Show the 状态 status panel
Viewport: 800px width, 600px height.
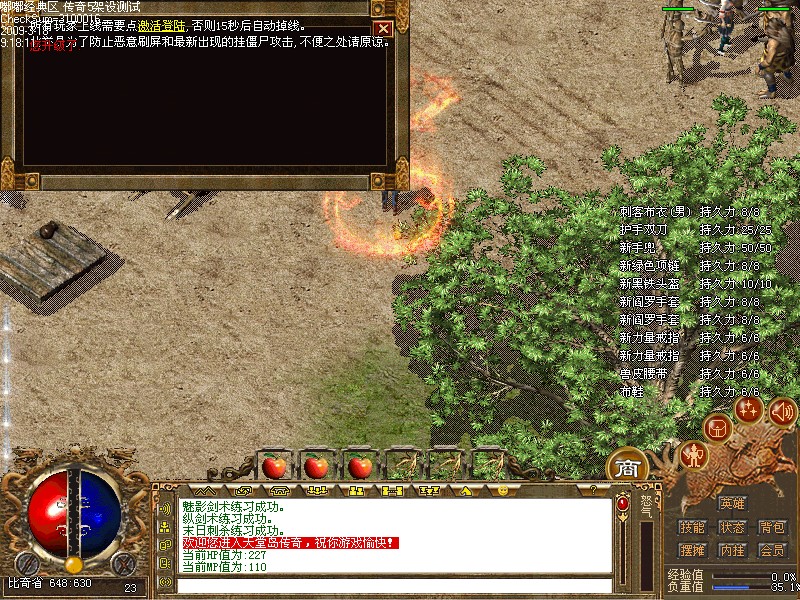[x=732, y=527]
